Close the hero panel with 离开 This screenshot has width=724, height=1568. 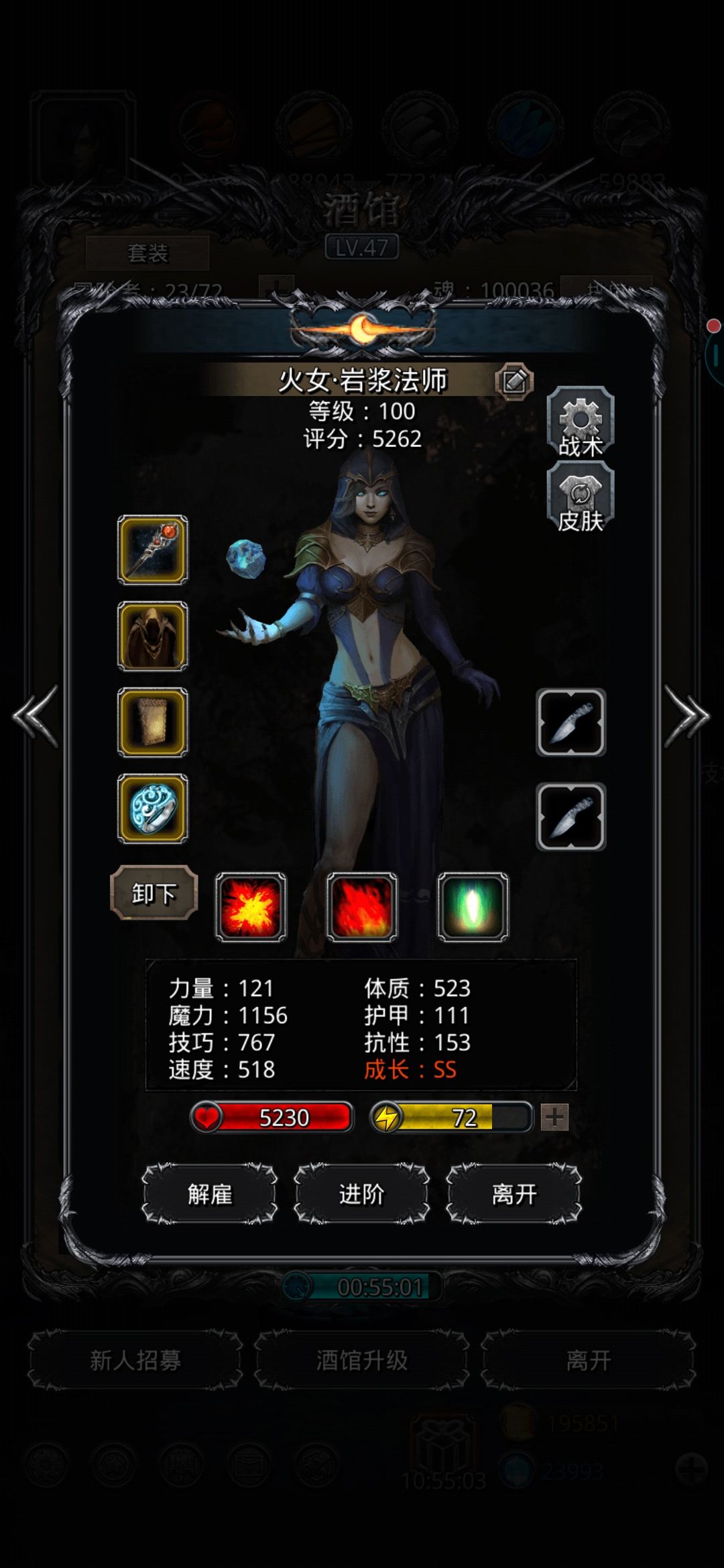(514, 1194)
